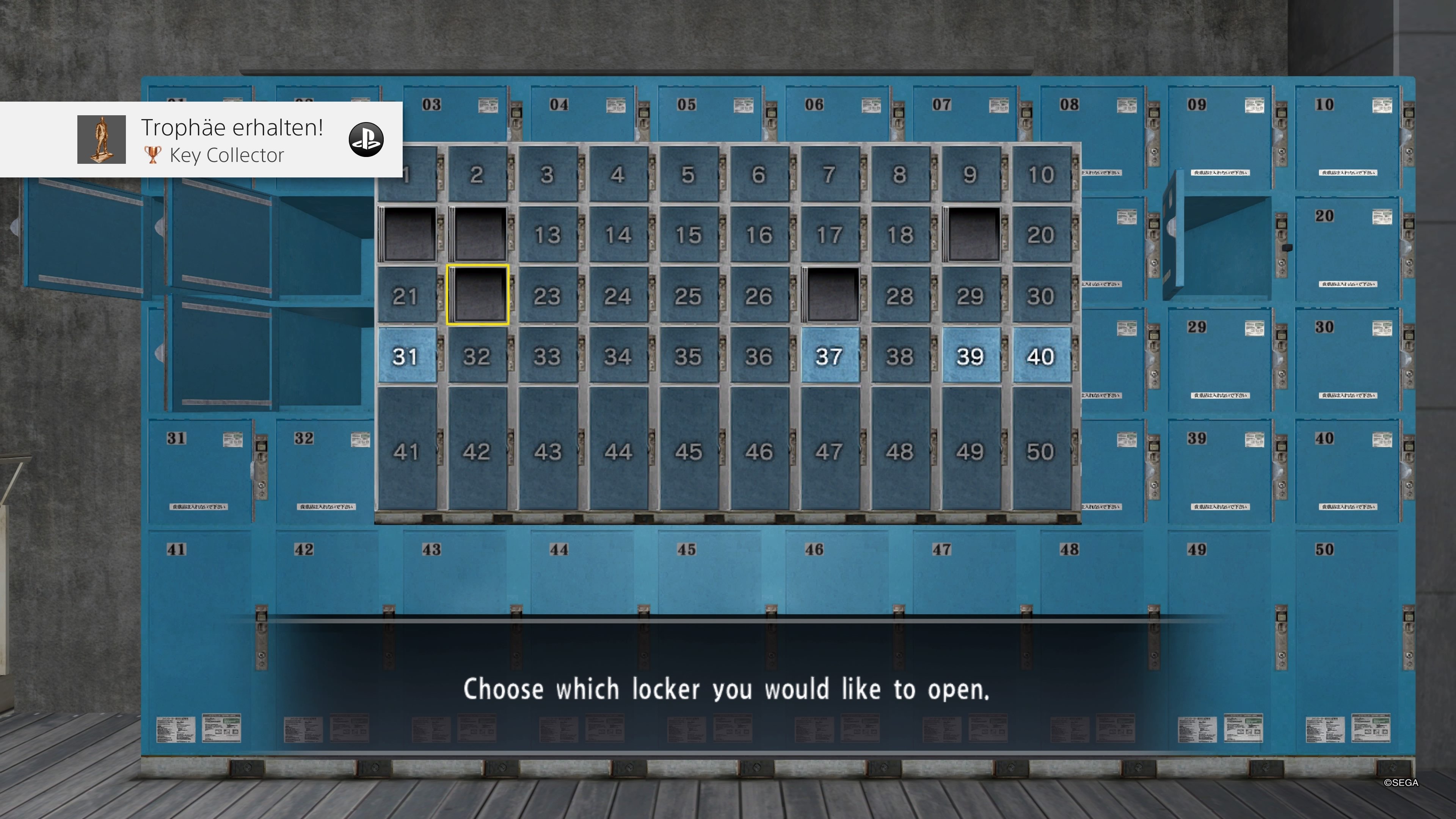
Task: Select tall locker tile 50 in the grid
Action: coord(1040,450)
